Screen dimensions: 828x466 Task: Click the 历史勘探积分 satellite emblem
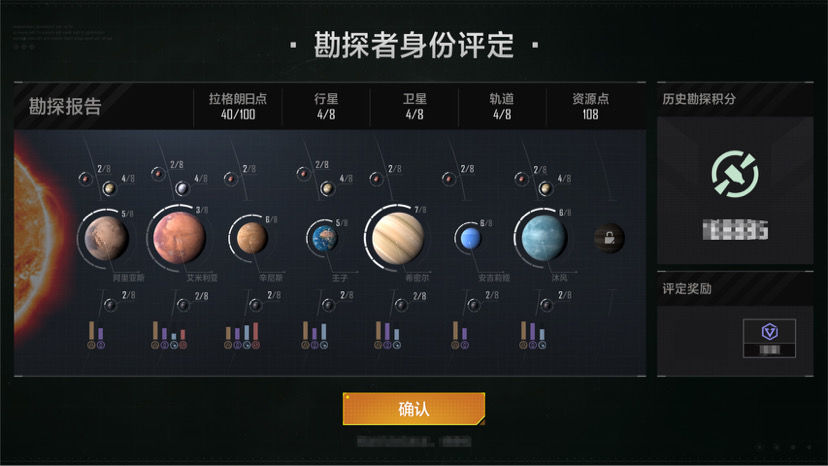click(734, 174)
